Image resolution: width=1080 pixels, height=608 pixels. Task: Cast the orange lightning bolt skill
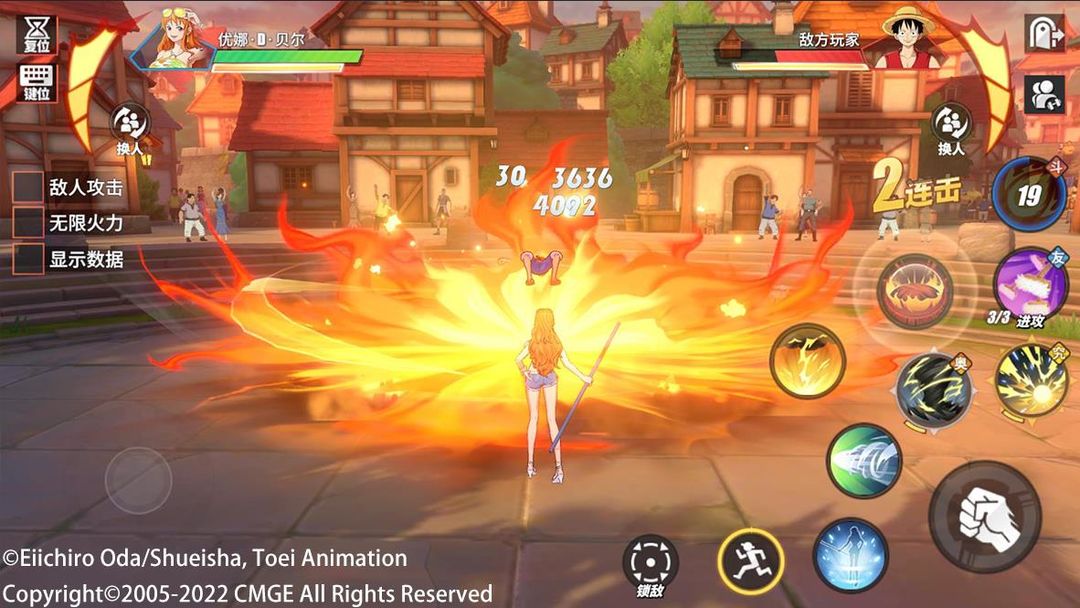807,360
